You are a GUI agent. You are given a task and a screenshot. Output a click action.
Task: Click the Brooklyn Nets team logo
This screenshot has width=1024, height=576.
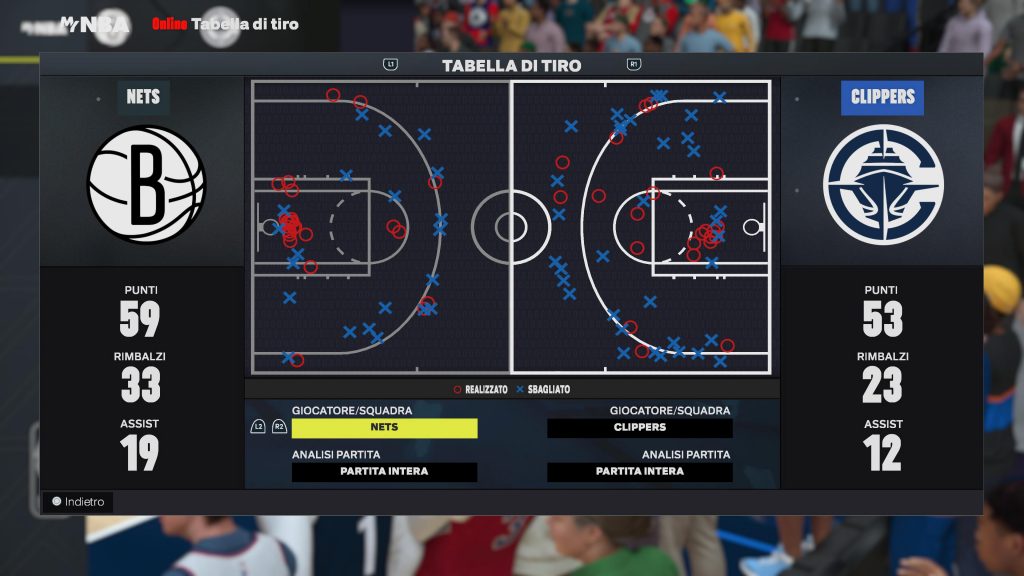click(x=146, y=183)
